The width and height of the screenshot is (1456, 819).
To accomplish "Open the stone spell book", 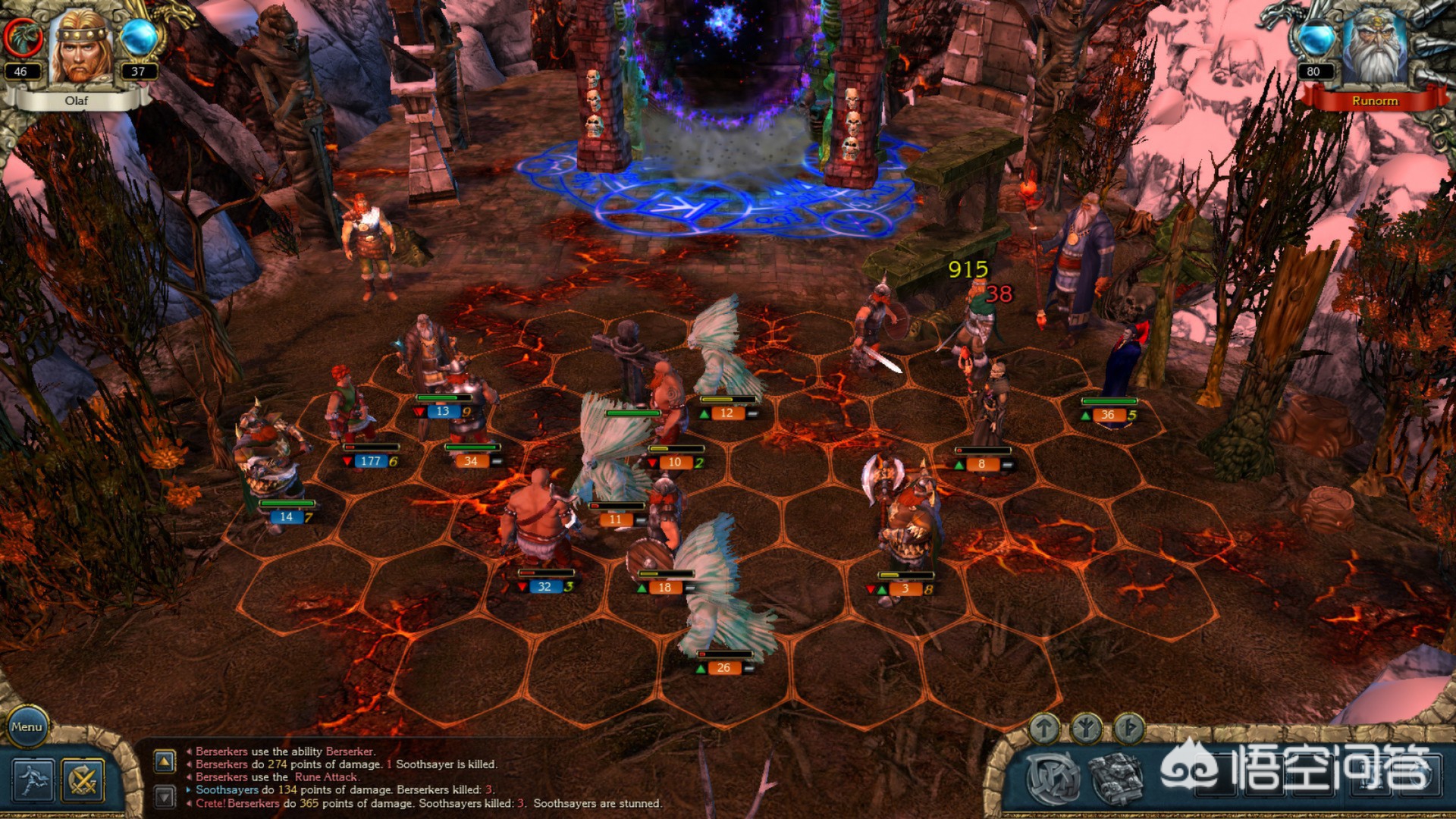I will click(x=1116, y=779).
